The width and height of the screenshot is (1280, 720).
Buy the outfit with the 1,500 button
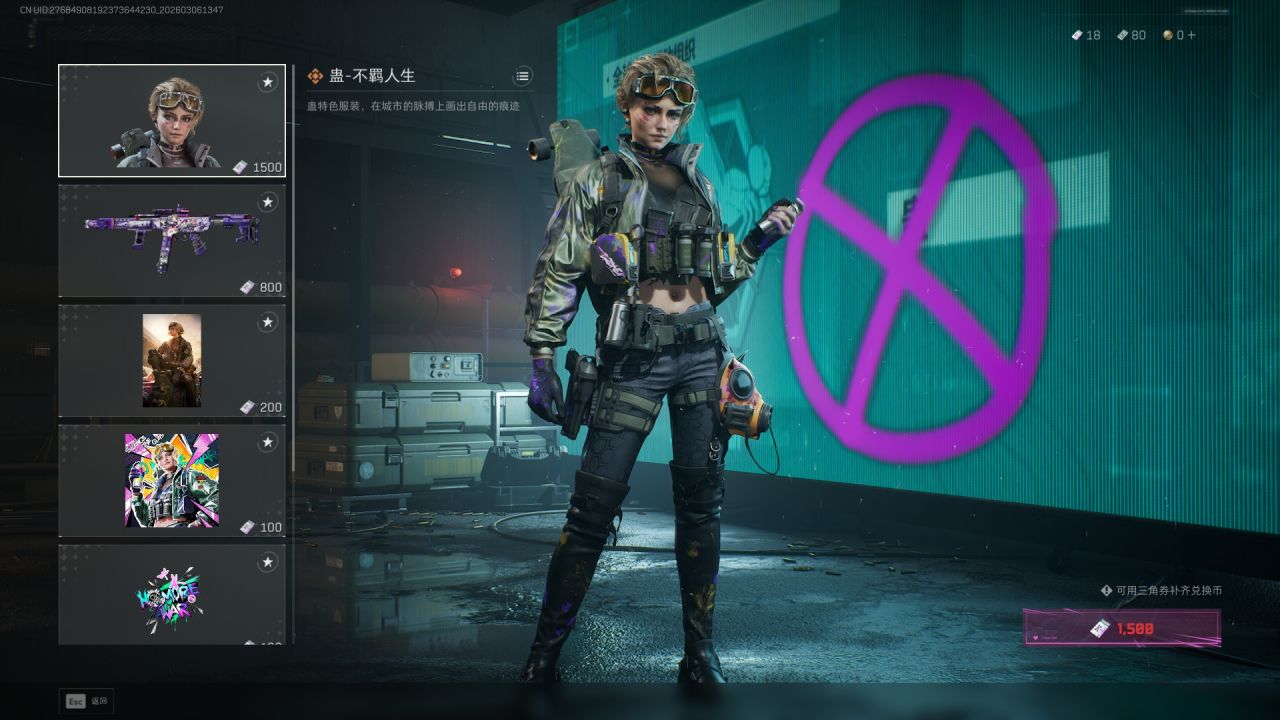[1121, 628]
